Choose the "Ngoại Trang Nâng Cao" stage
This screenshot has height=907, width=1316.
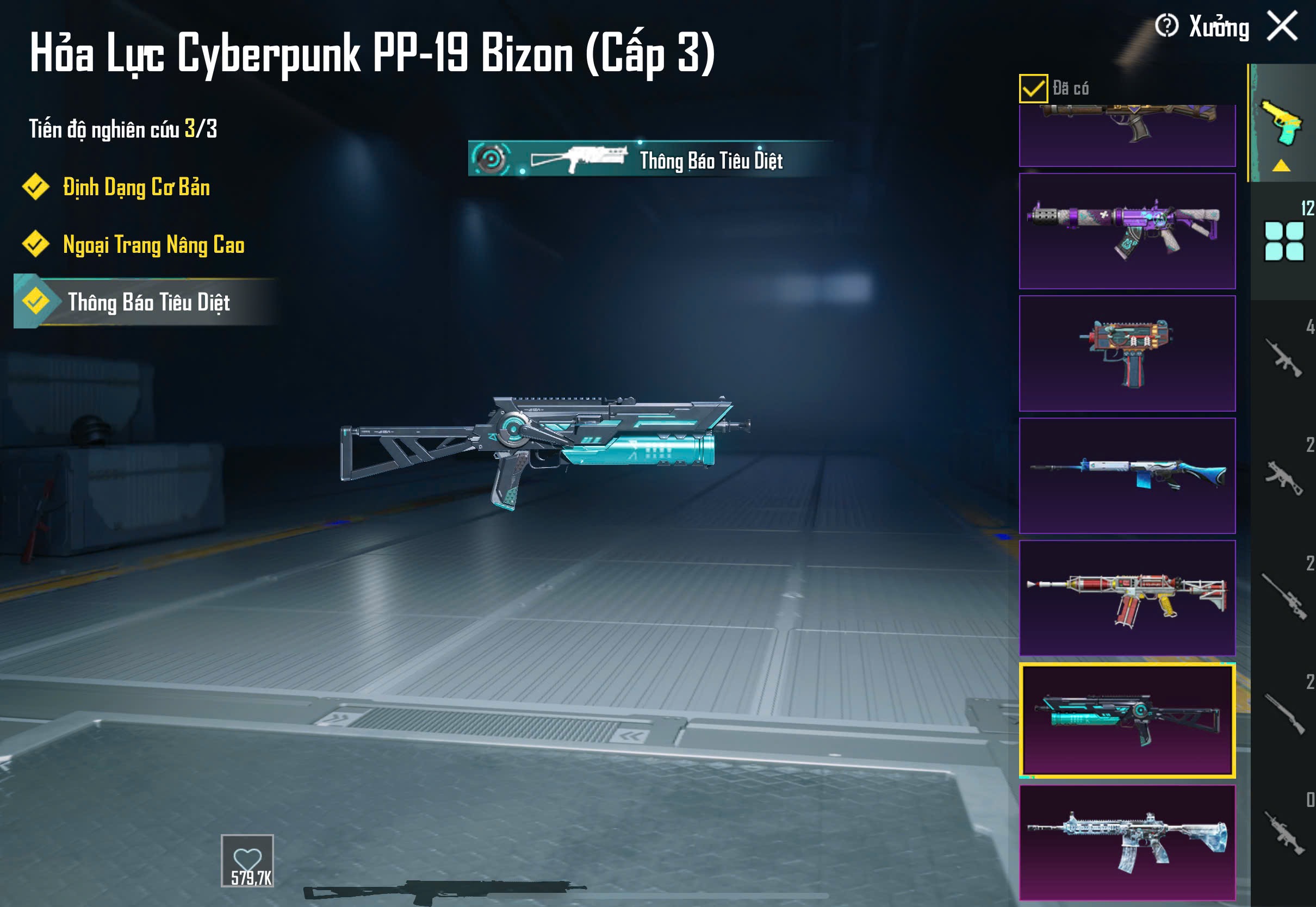point(153,244)
